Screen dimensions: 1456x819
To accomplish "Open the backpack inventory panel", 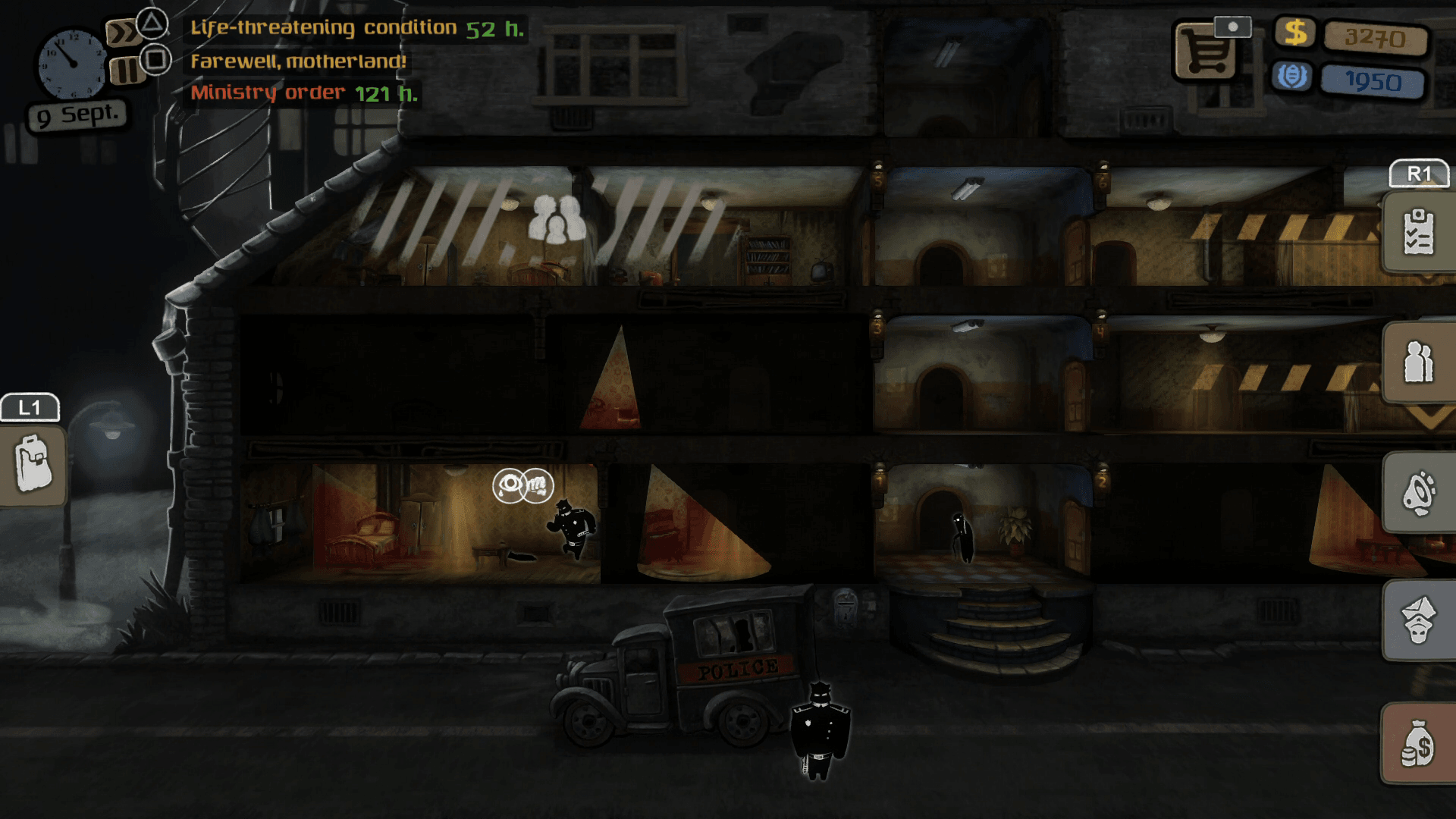I will click(x=33, y=463).
